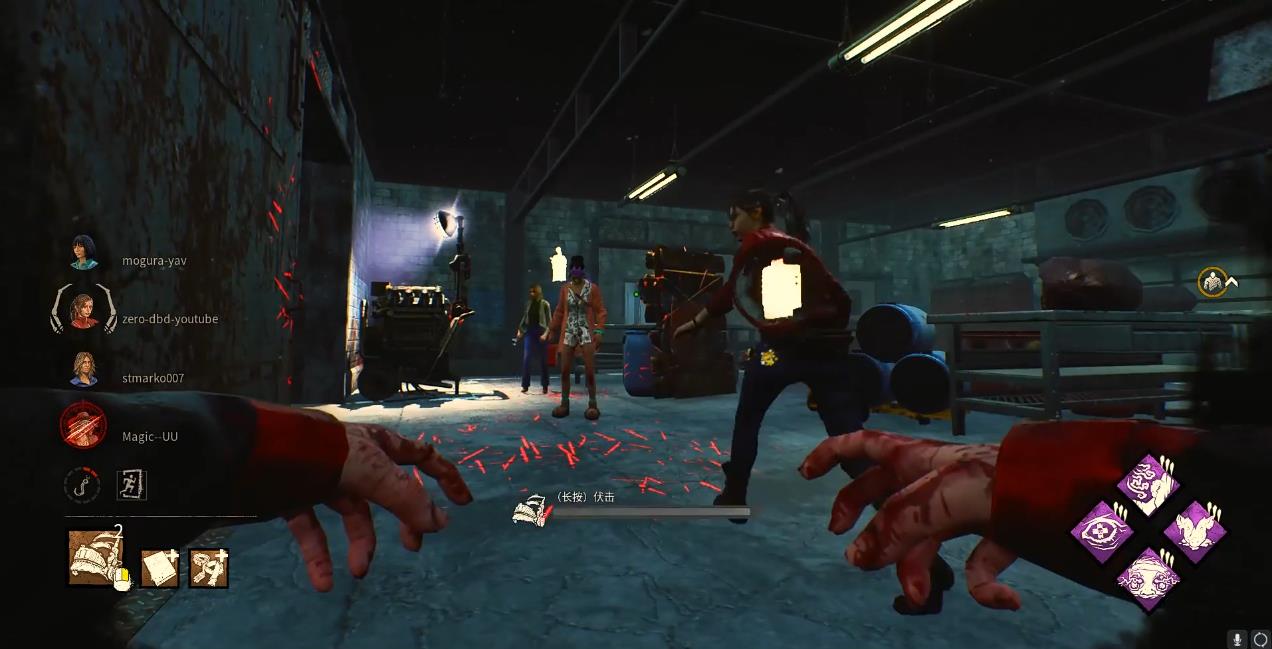The height and width of the screenshot is (649, 1272).
Task: Click the purple perk showing a rabbit-eared creature
Action: 1194,531
